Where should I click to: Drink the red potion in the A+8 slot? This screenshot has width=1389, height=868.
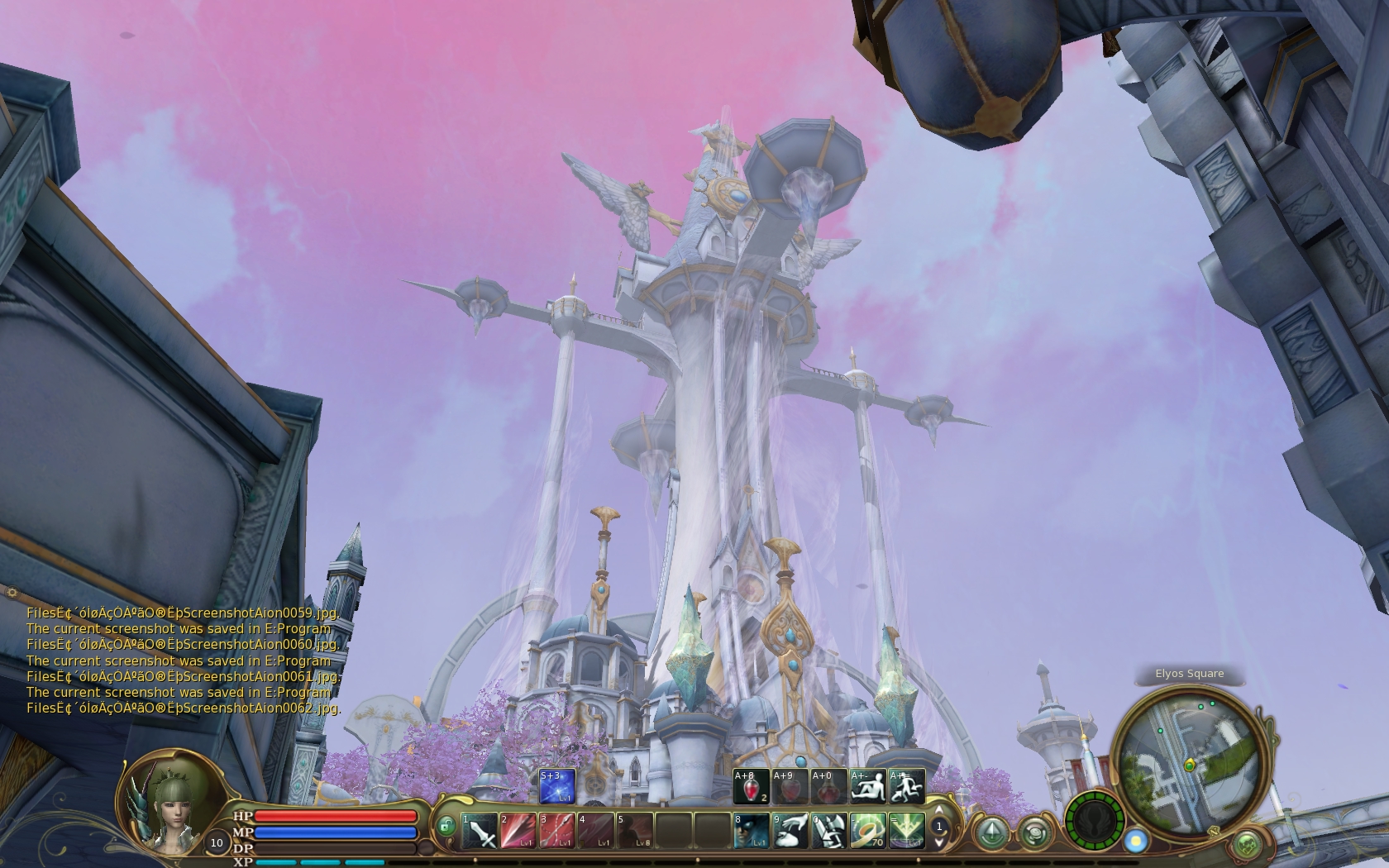tap(751, 786)
